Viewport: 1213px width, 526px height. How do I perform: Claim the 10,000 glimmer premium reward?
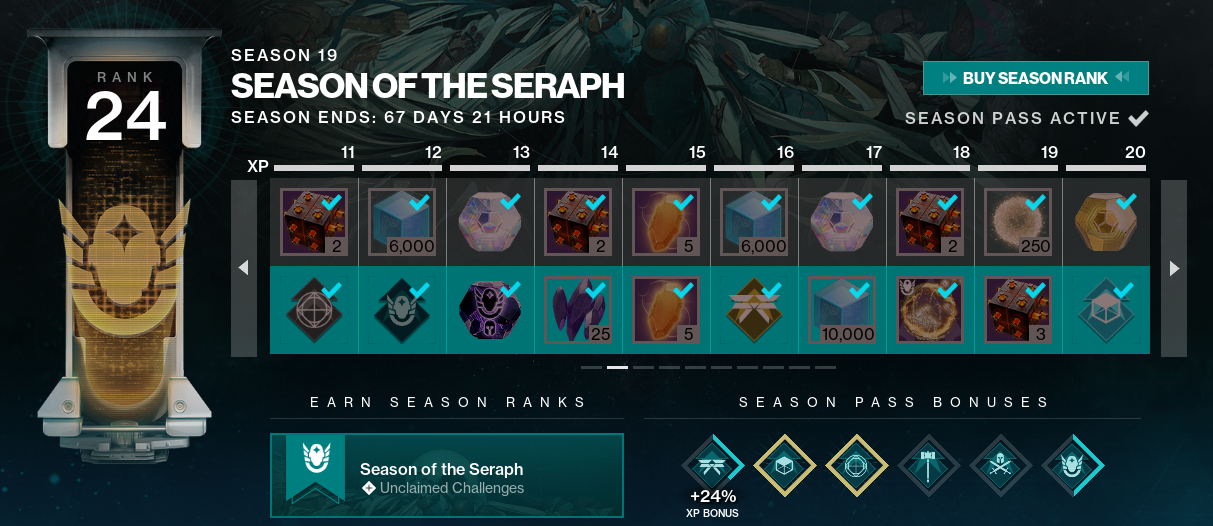click(x=842, y=310)
